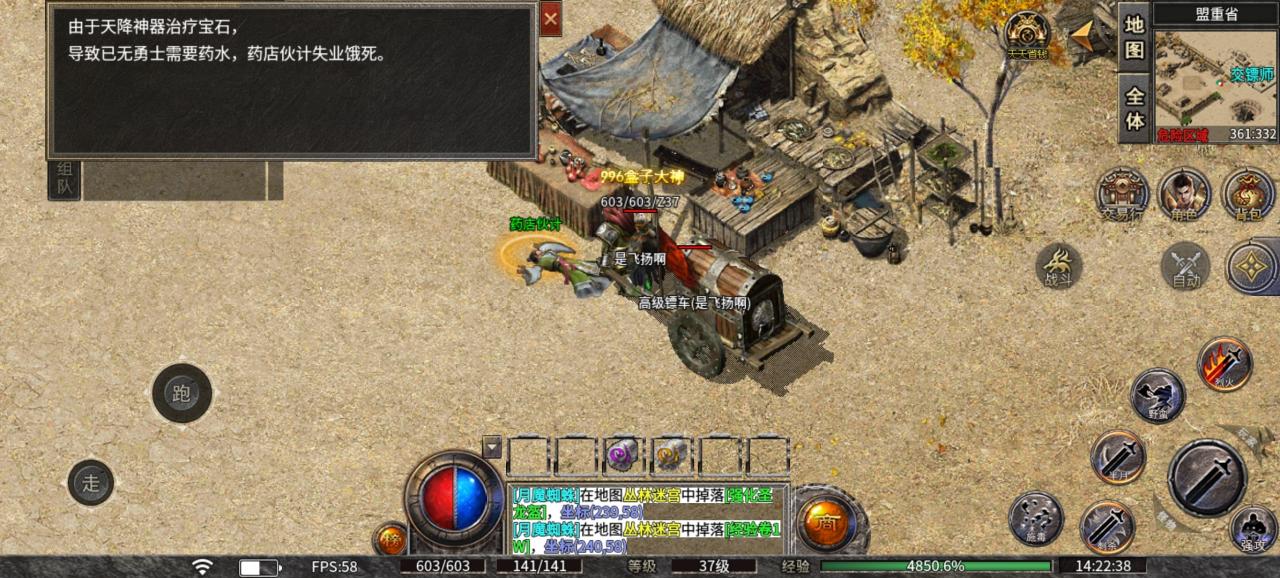Open the 角色 character sheet
Viewport: 1280px width, 578px height.
click(1184, 193)
